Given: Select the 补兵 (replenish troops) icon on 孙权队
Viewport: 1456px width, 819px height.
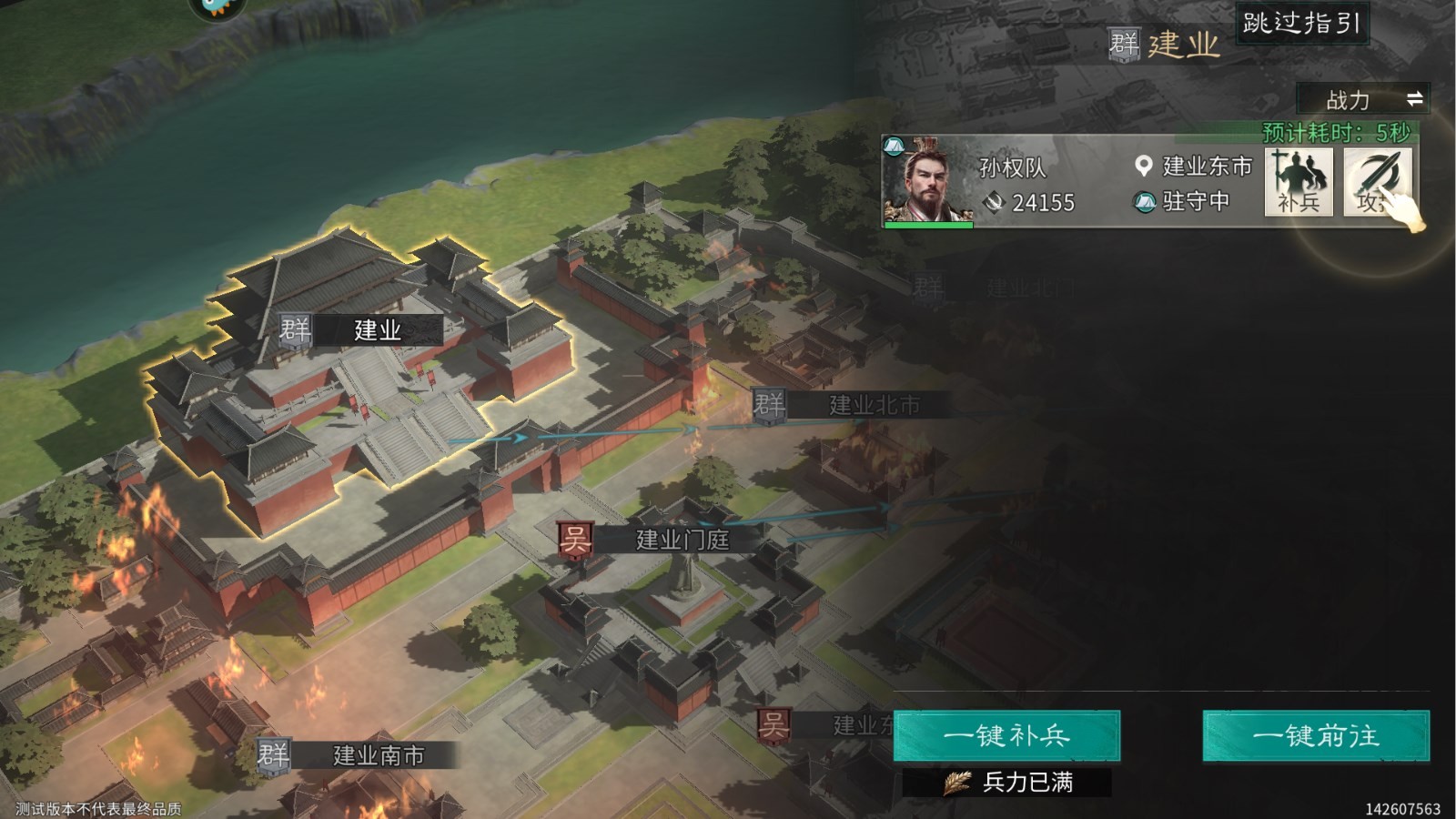Looking at the screenshot, I should point(1299,182).
